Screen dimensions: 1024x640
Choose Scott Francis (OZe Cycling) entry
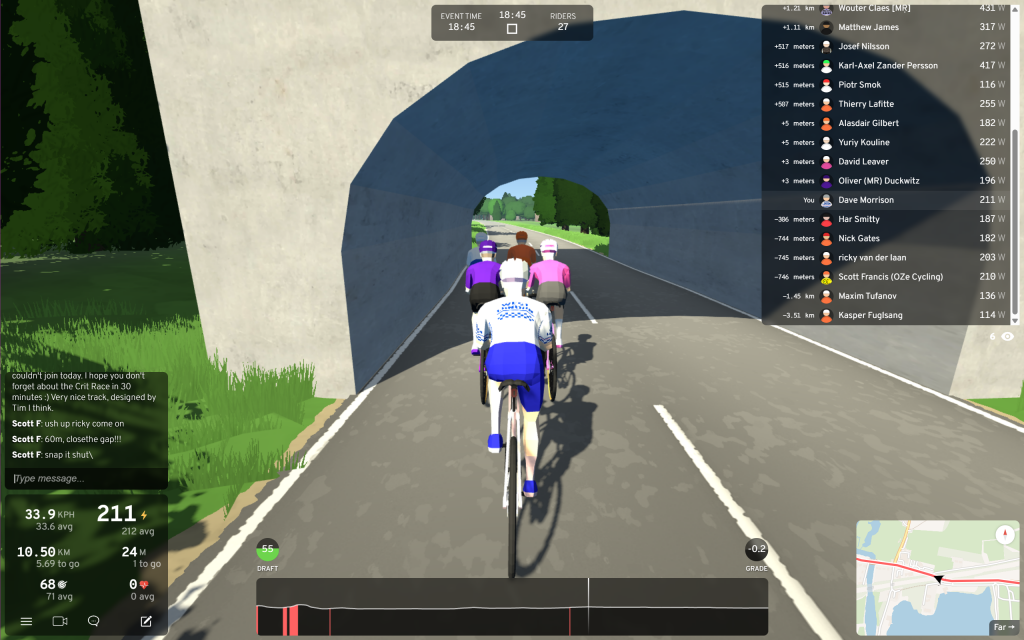pos(890,277)
